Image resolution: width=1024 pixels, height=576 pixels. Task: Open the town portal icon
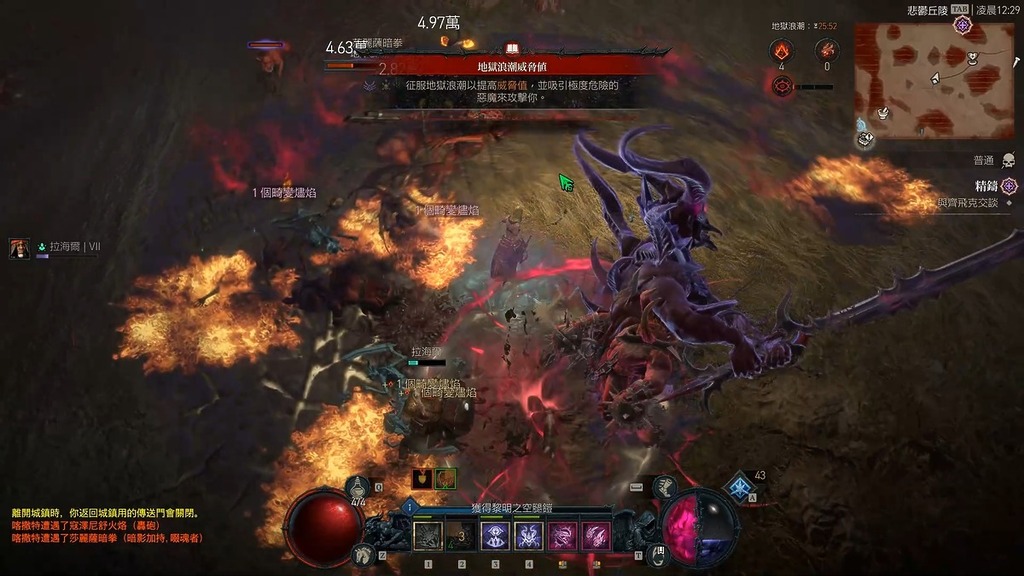[x=658, y=552]
